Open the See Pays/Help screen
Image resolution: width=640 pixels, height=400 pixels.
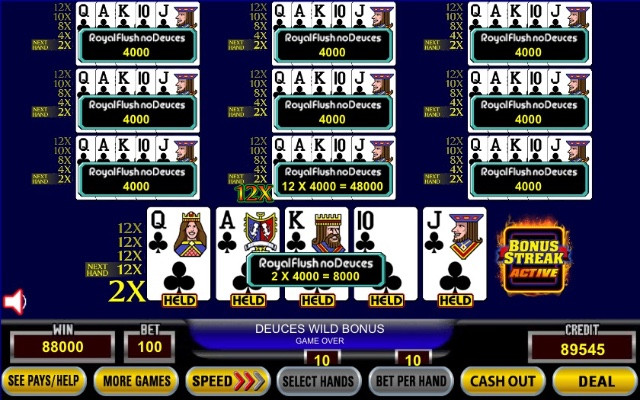click(44, 381)
